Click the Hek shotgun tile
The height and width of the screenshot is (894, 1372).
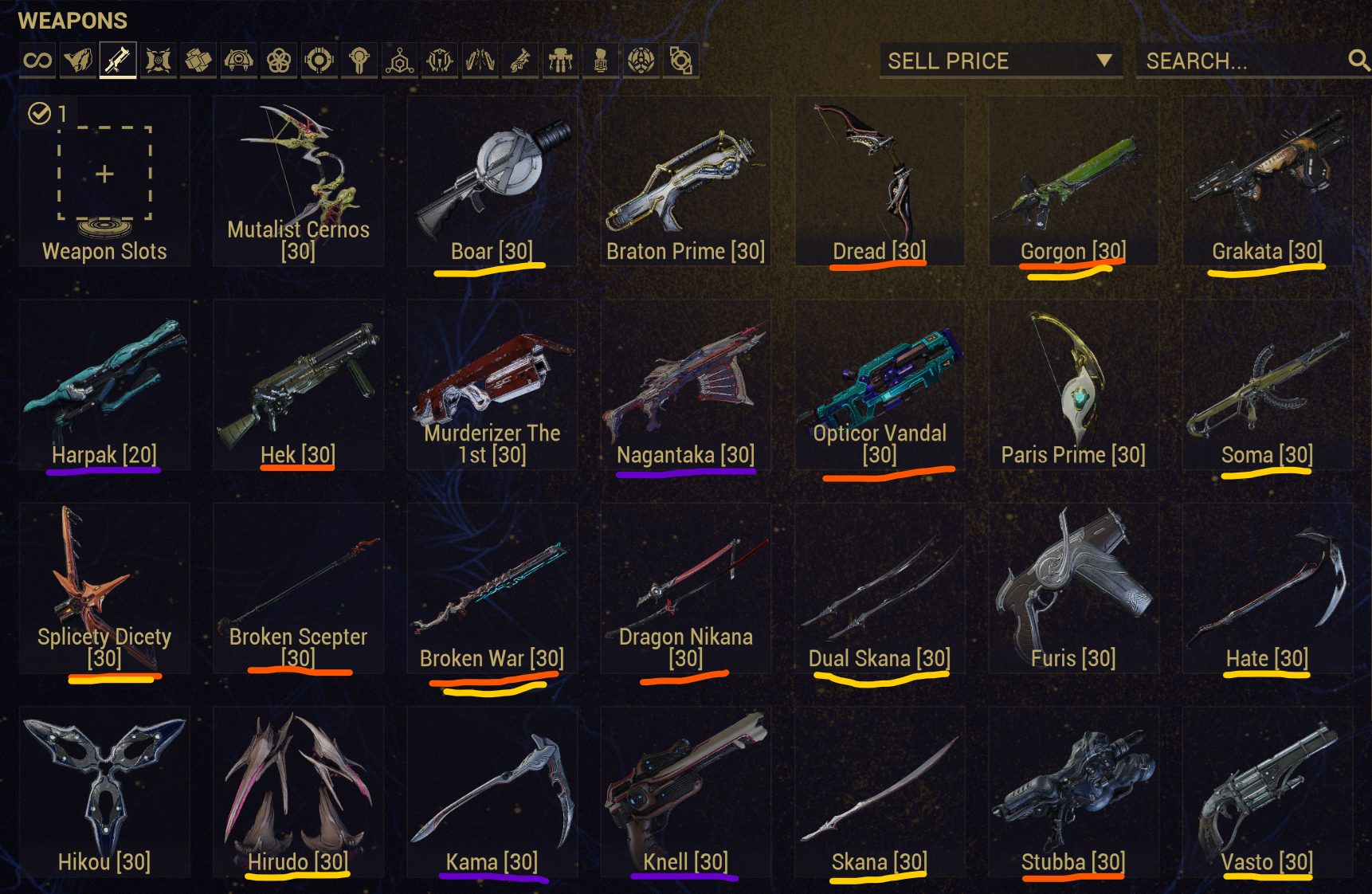[x=298, y=385]
